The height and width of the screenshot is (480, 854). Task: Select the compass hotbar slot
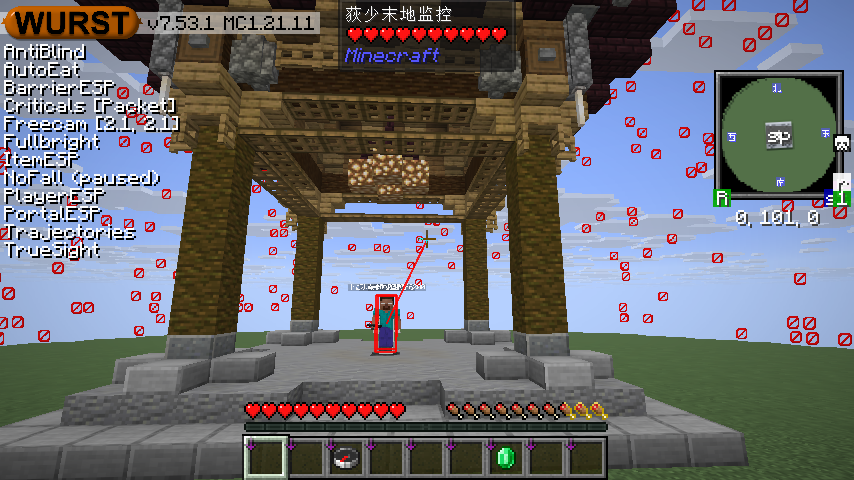coord(346,458)
